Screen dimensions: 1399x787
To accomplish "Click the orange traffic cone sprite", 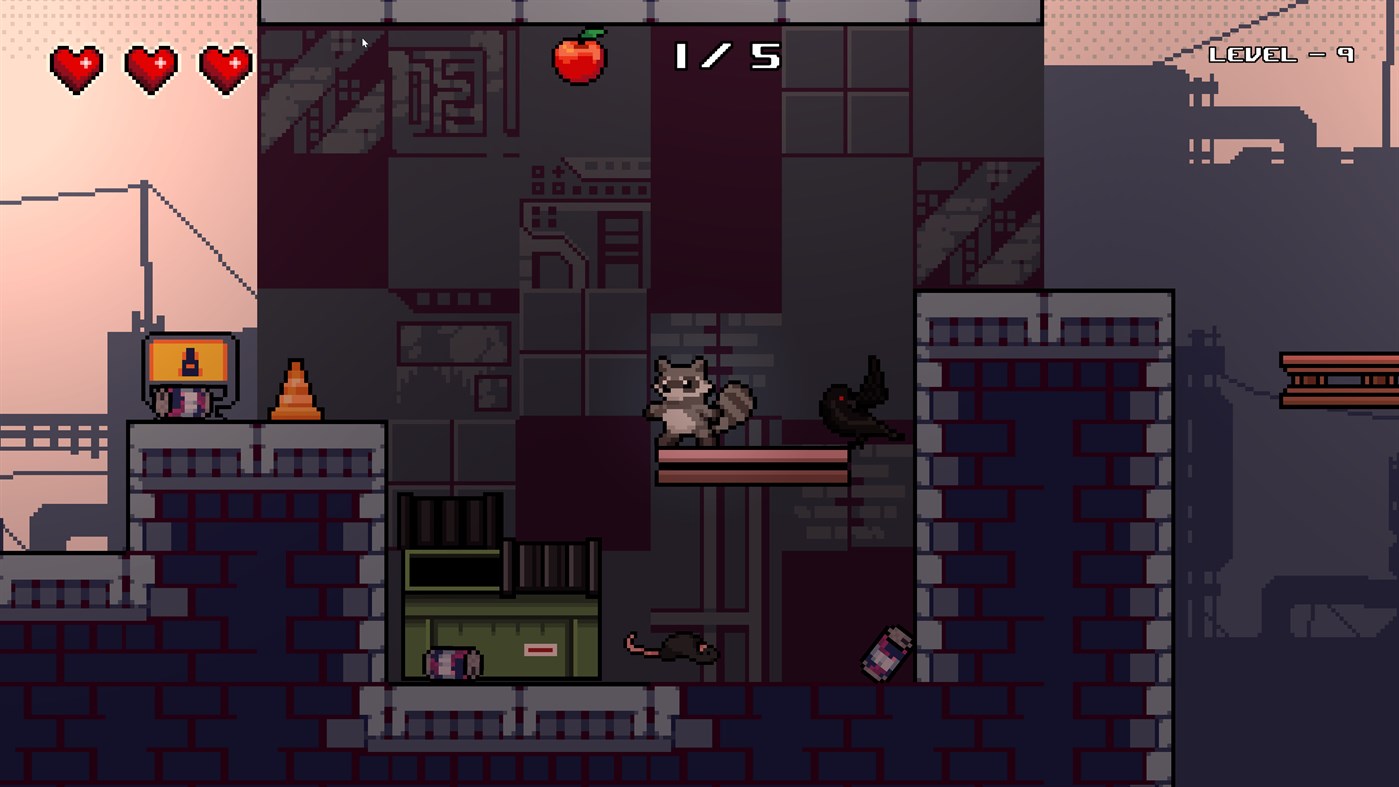I will pos(296,390).
